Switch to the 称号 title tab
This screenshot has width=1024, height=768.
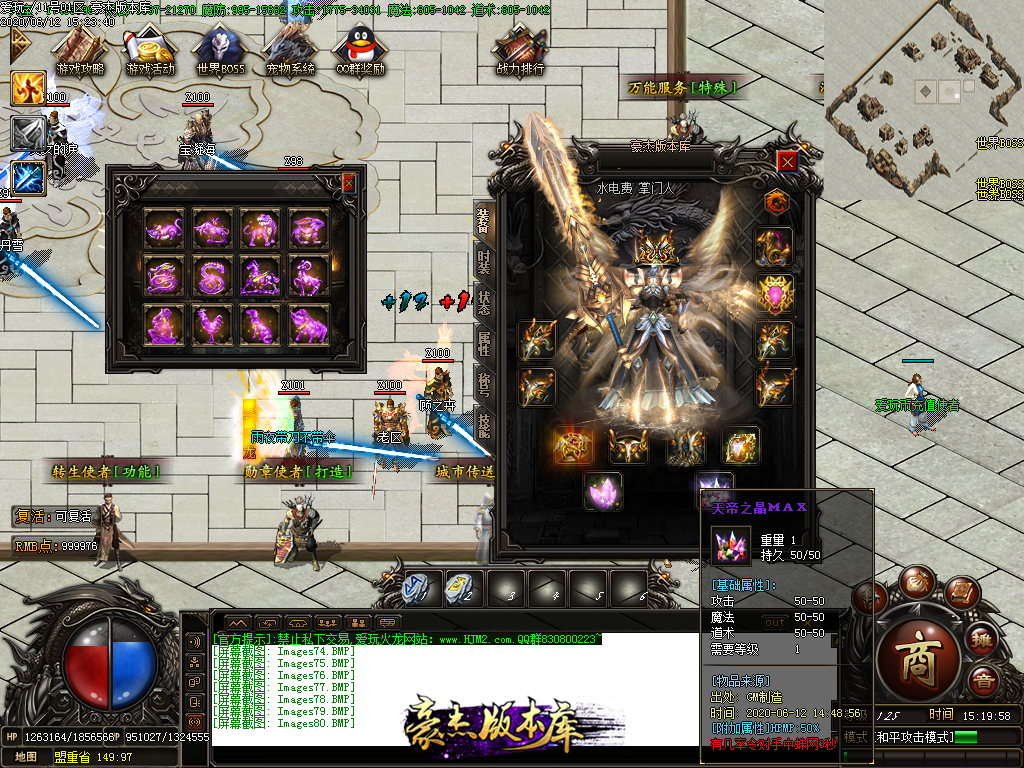click(x=483, y=385)
